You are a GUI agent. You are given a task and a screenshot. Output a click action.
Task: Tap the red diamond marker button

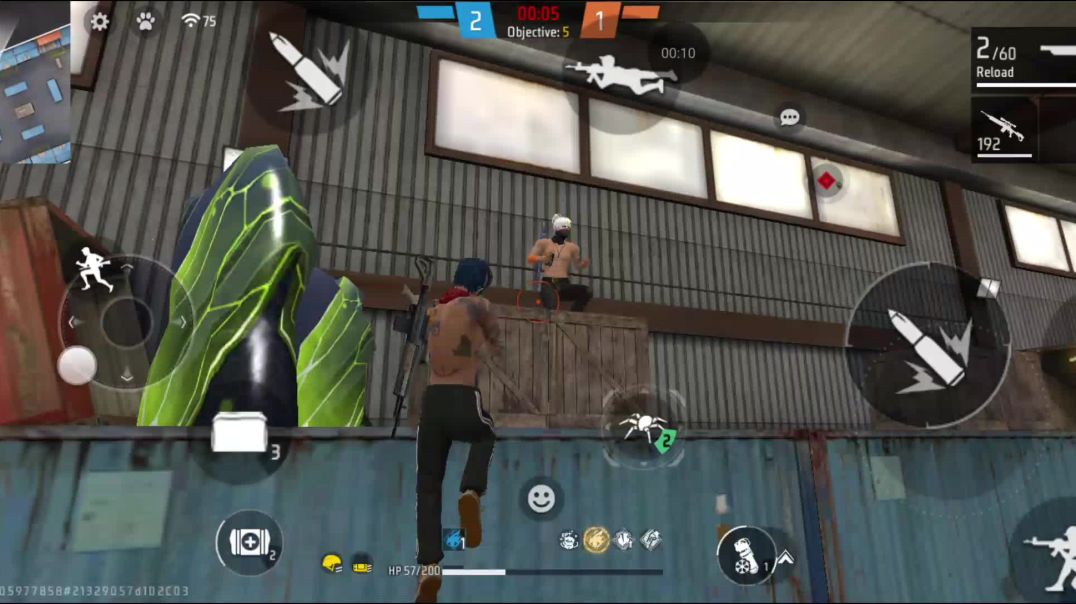tap(827, 181)
